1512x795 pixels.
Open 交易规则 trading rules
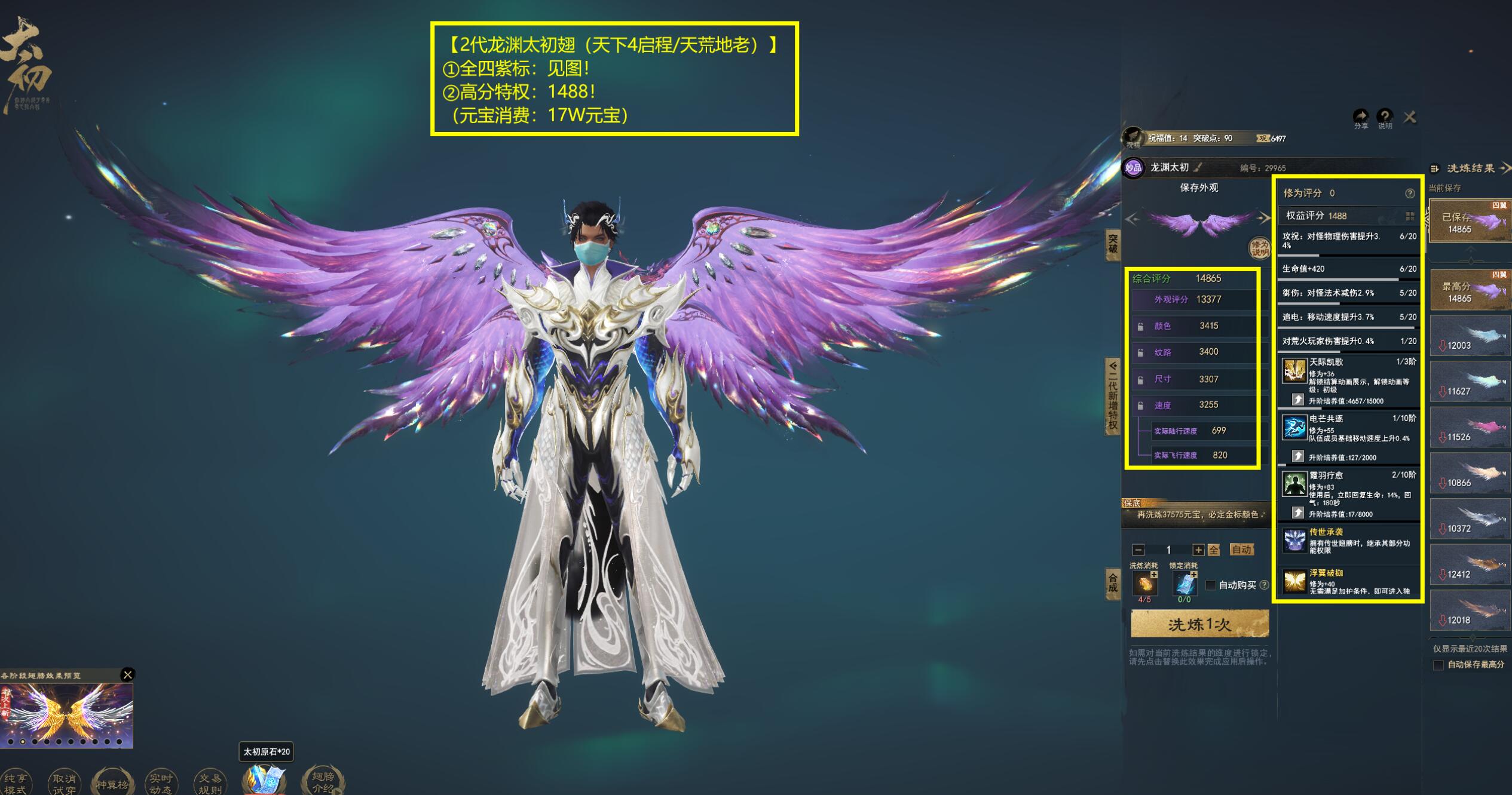pos(210,783)
